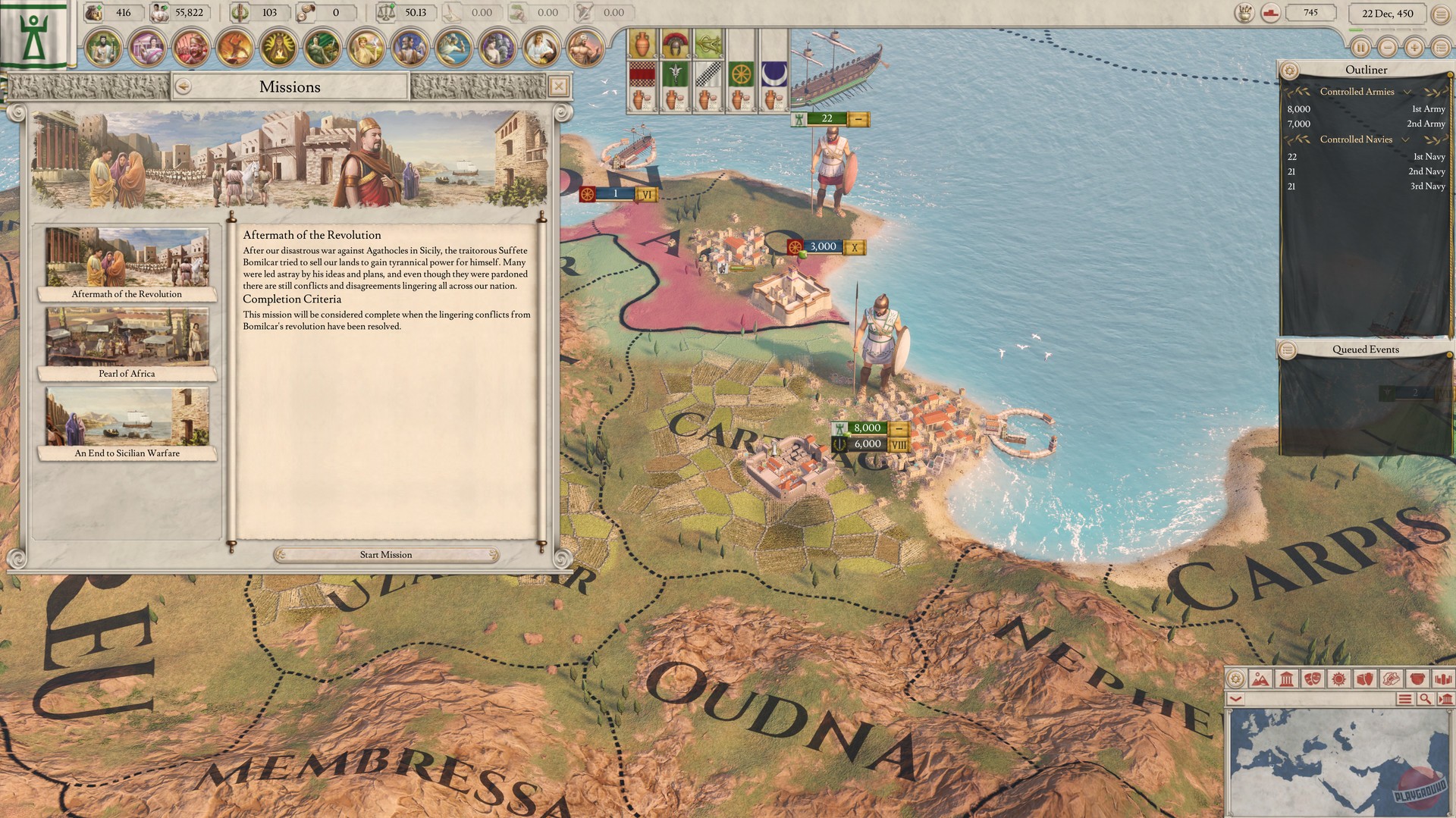Screen dimensions: 1456x818
Task: Select the terrain map mode icon
Action: pyautogui.click(x=1261, y=680)
